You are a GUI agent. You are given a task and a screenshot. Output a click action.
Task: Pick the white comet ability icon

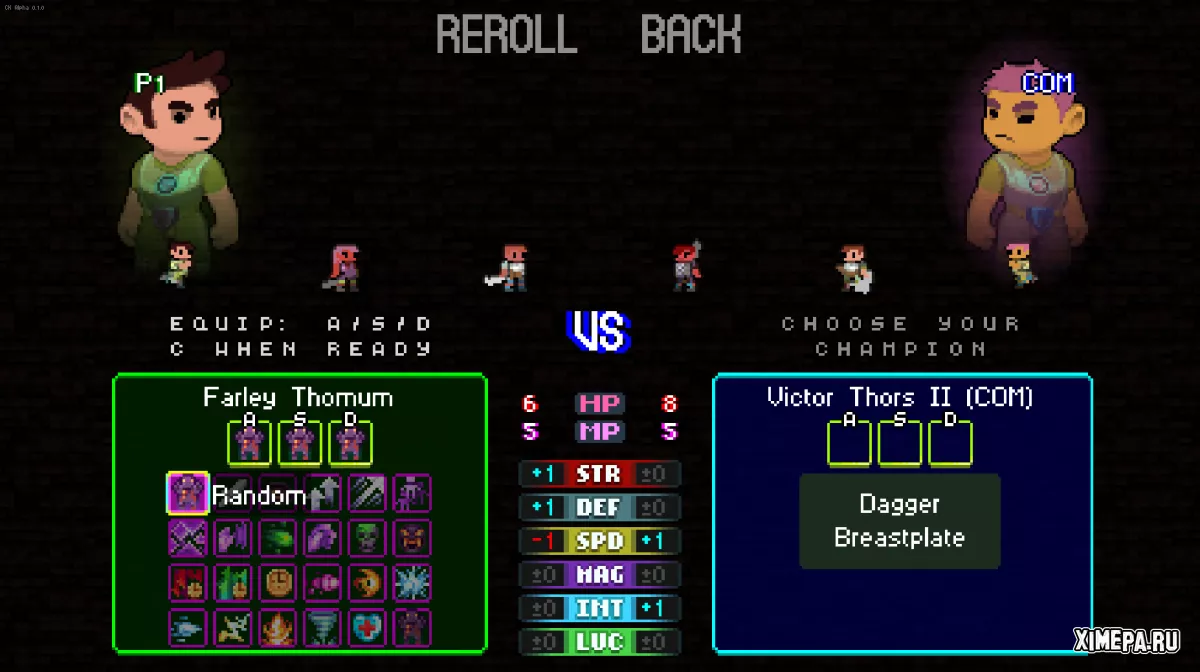click(187, 627)
